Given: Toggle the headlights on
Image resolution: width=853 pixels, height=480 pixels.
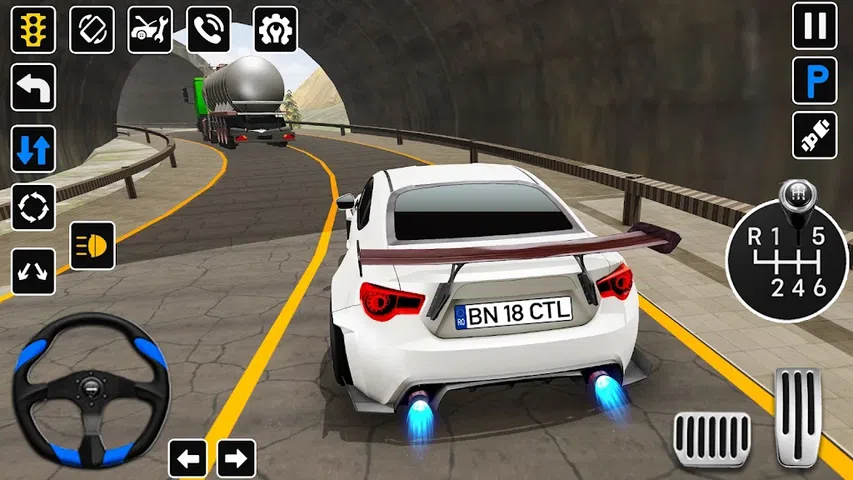Looking at the screenshot, I should click(92, 245).
